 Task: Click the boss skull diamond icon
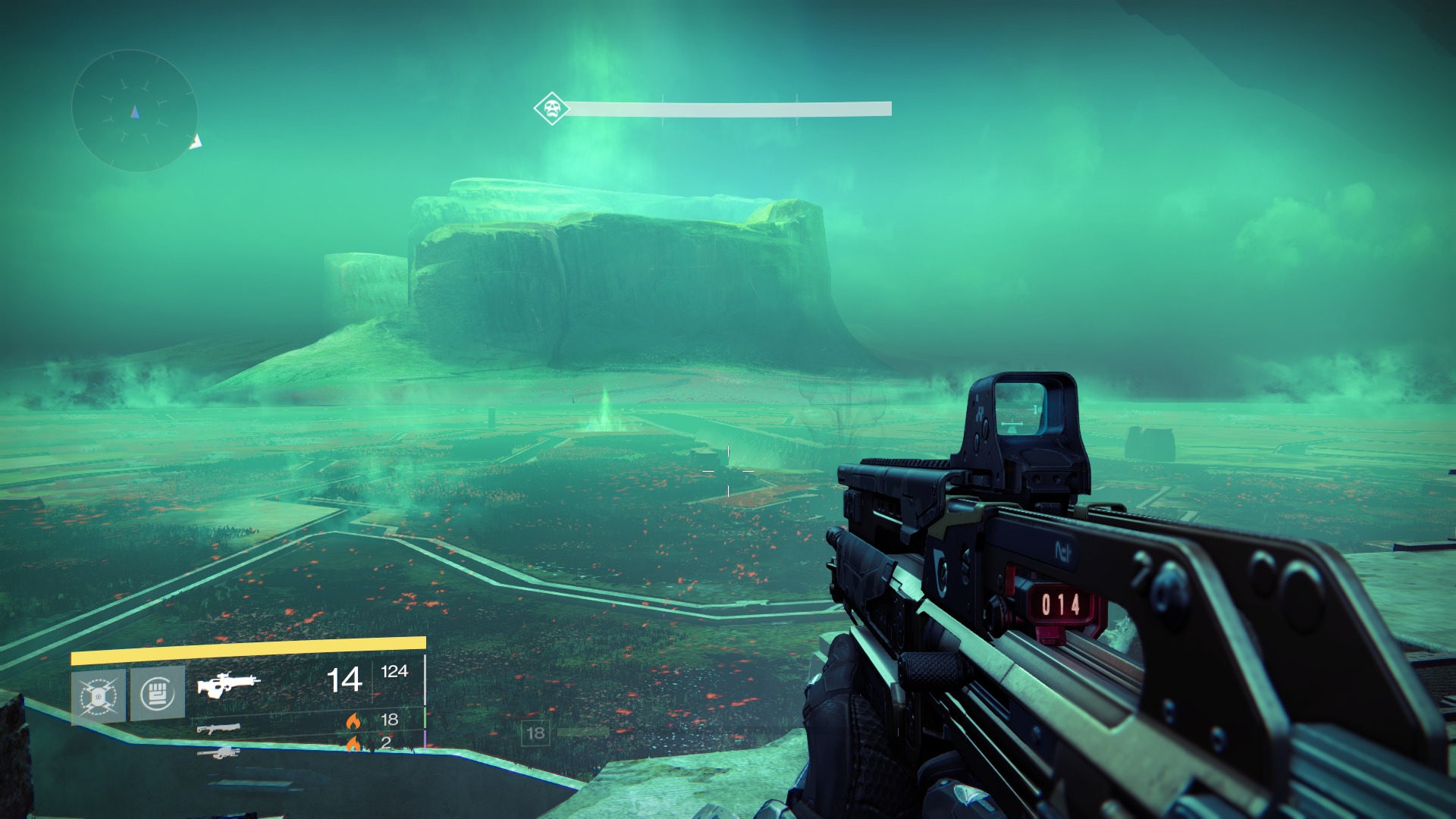tap(551, 108)
